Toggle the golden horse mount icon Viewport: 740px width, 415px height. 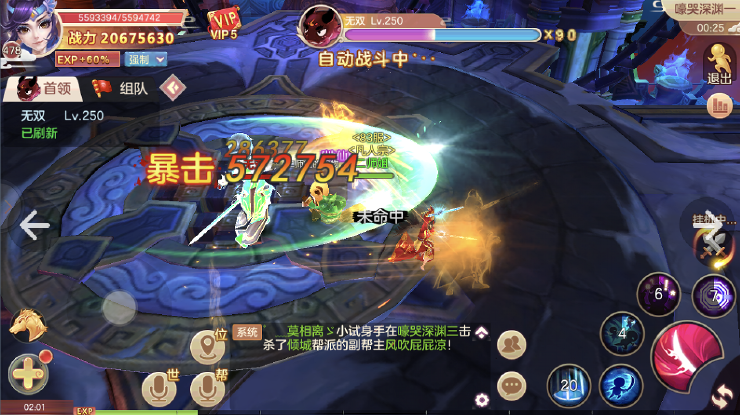(x=25, y=323)
